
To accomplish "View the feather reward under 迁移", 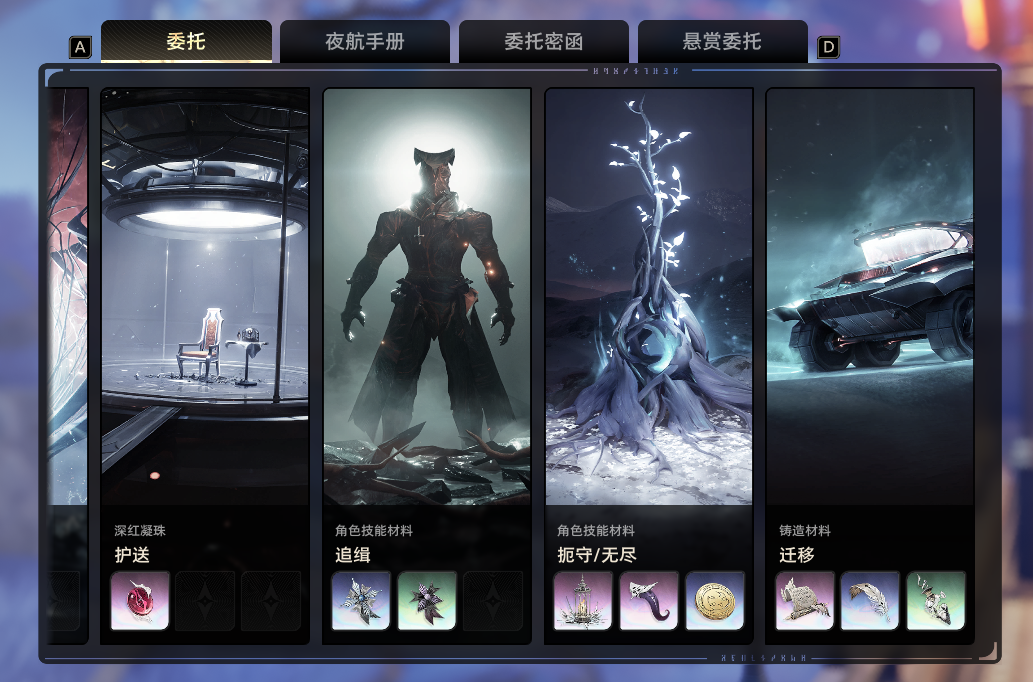I will tap(870, 601).
